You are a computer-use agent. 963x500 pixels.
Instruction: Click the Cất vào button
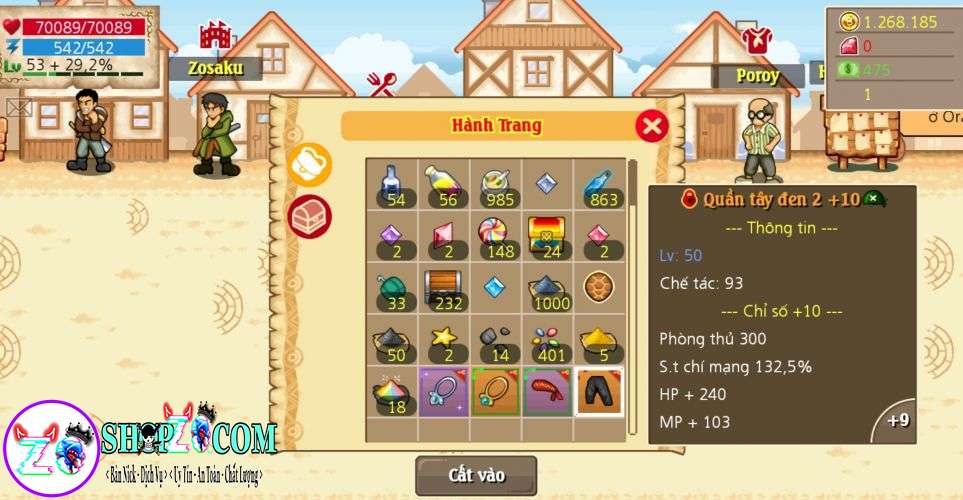476,475
